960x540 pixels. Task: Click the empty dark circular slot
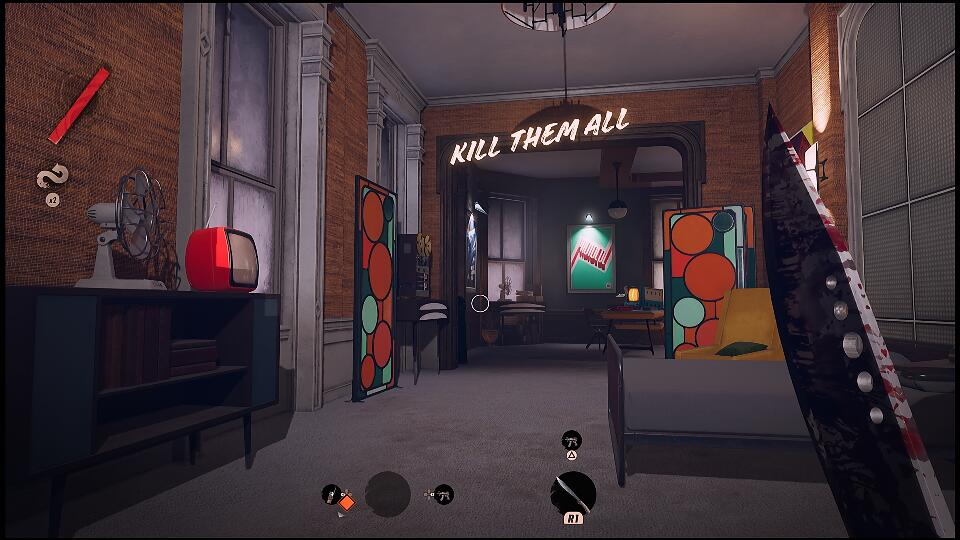point(388,494)
